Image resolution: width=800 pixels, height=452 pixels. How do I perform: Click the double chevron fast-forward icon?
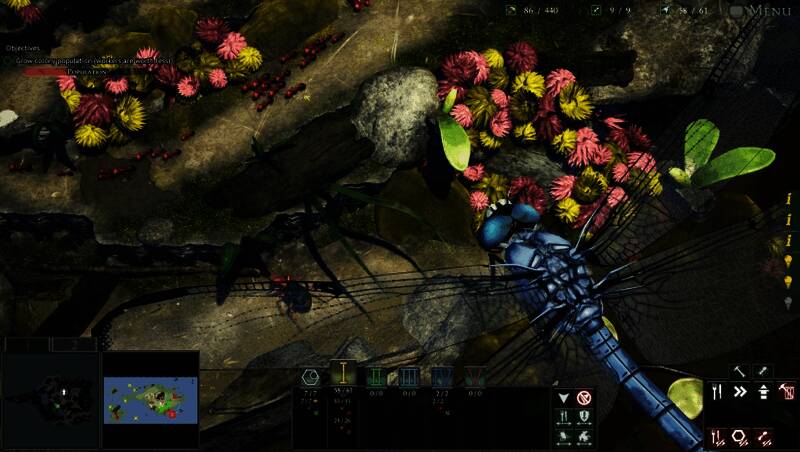[740, 392]
